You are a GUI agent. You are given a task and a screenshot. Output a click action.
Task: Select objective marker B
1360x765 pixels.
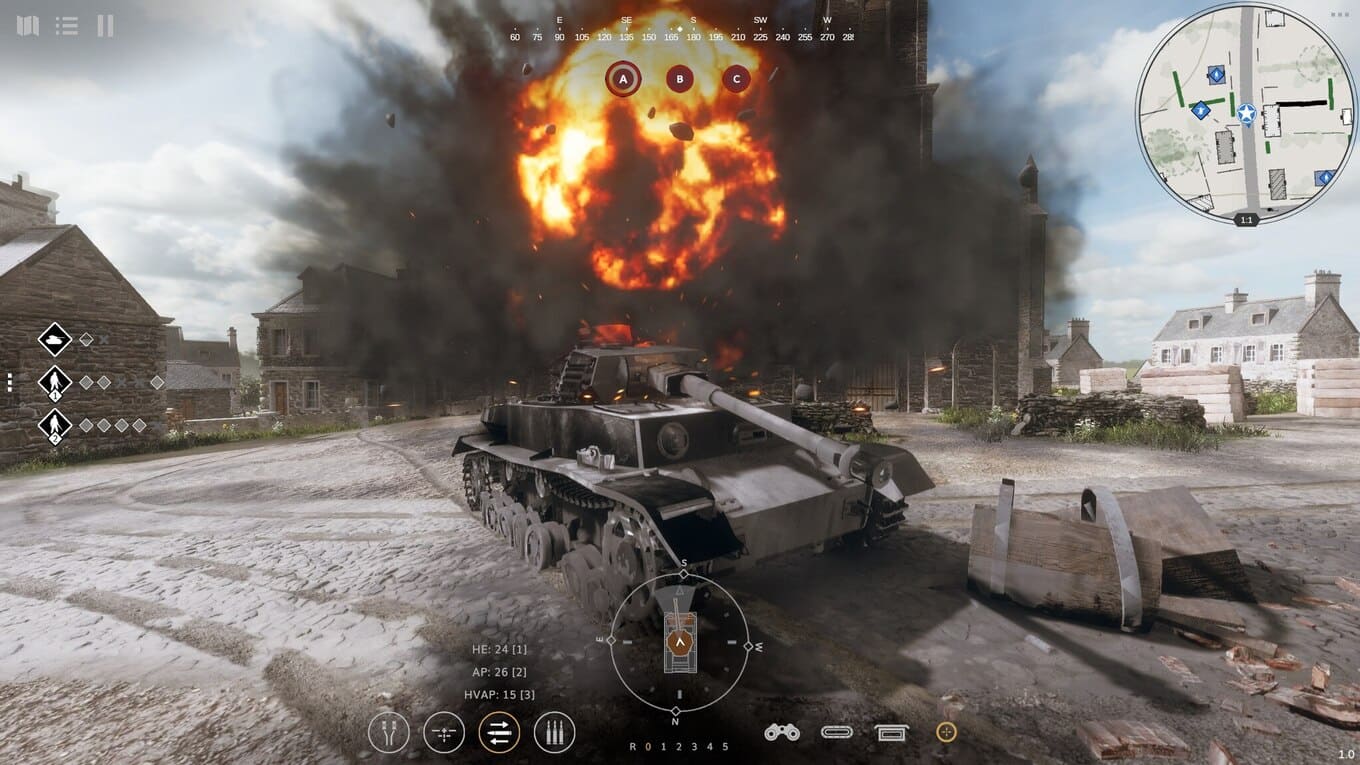pos(680,78)
